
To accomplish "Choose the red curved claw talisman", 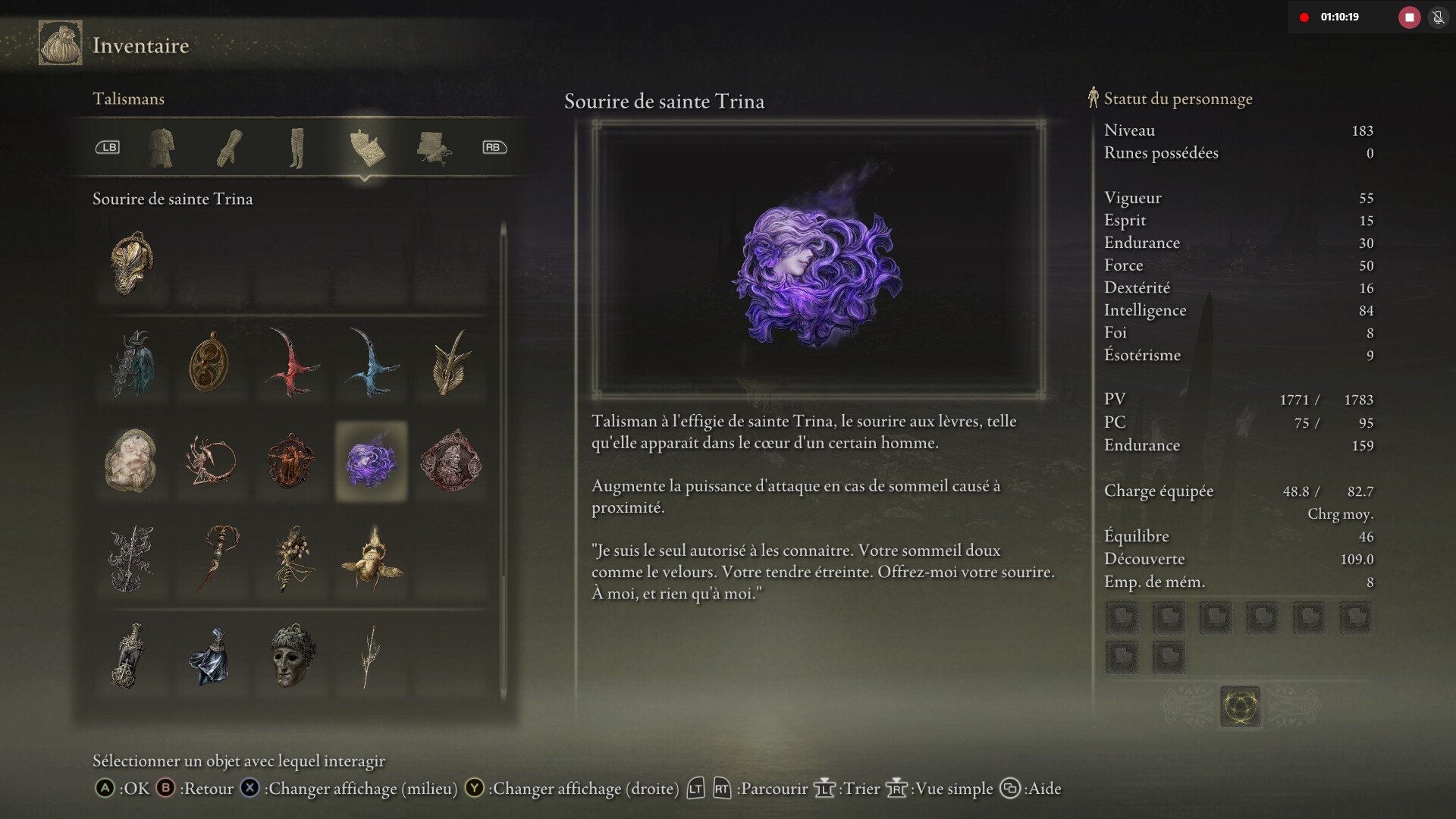I will click(291, 362).
